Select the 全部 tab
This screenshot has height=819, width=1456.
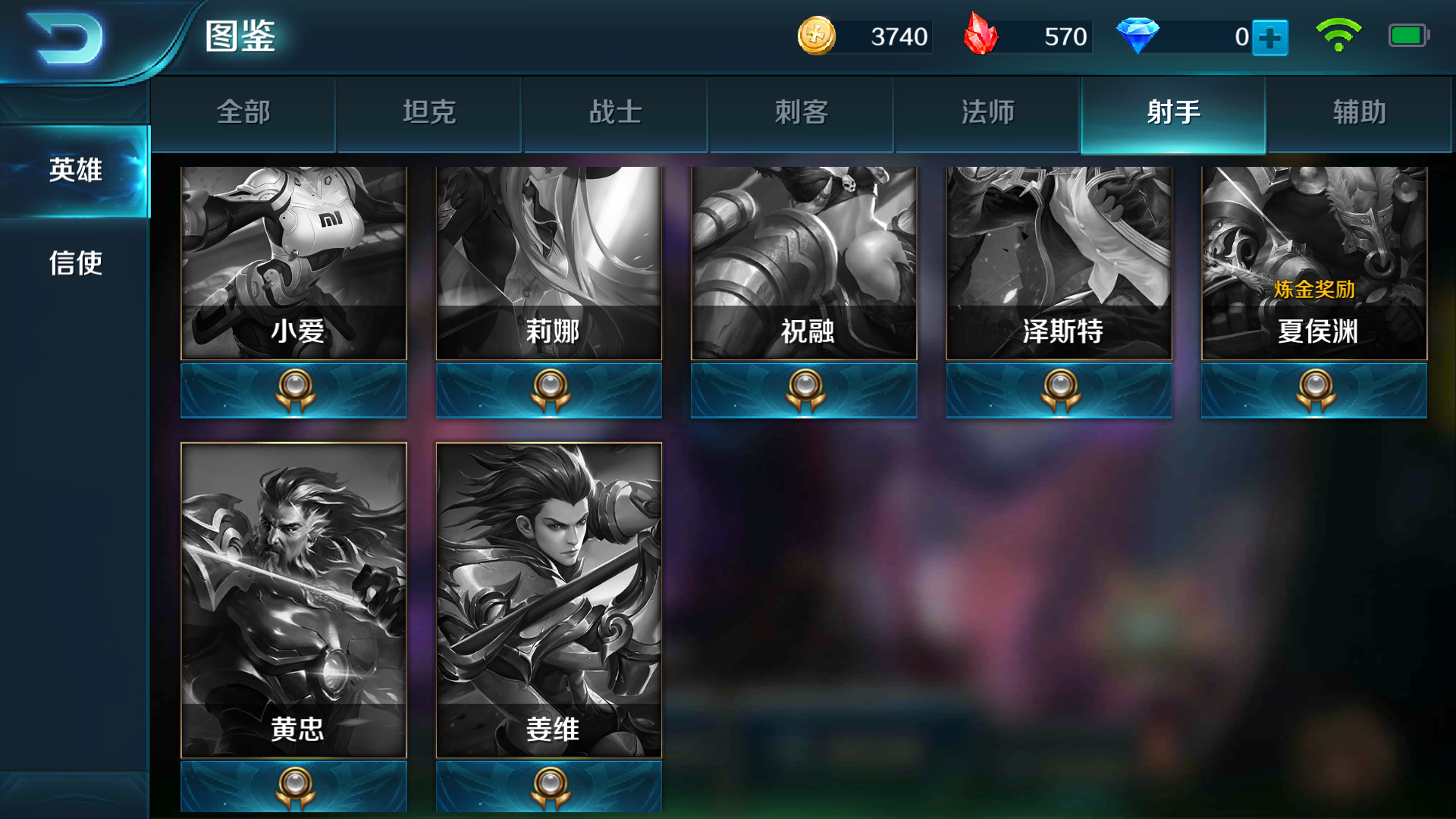click(243, 111)
